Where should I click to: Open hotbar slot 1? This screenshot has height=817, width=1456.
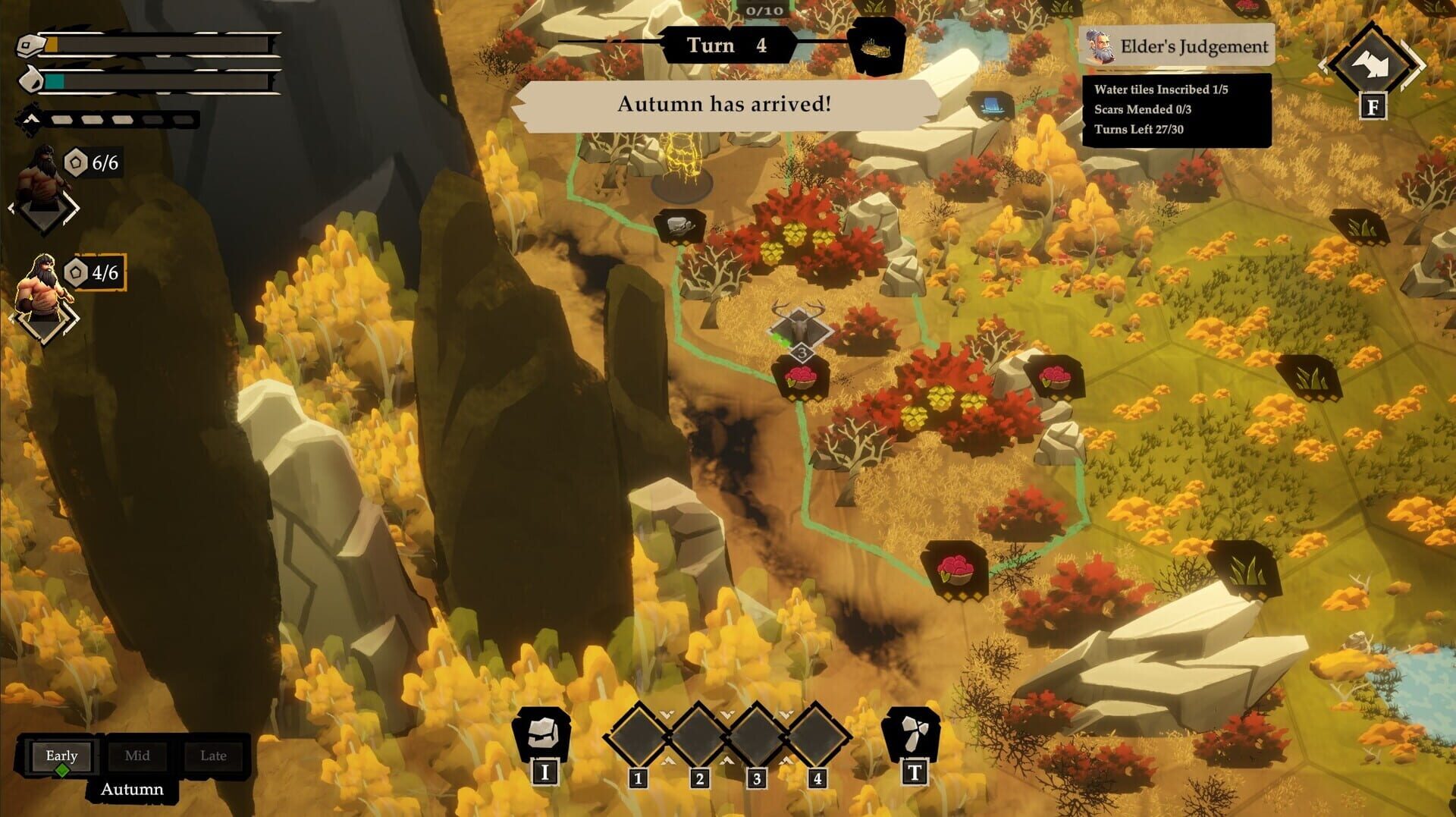coord(637,736)
